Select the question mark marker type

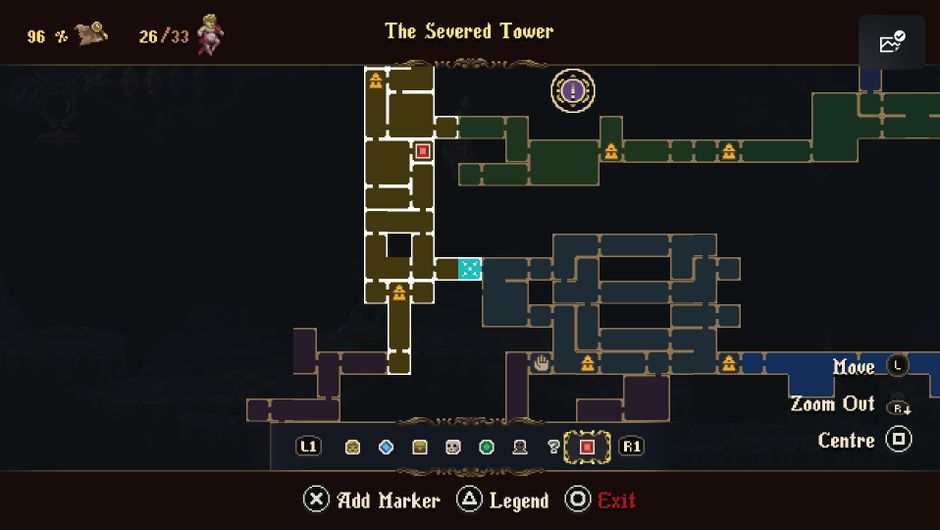point(553,447)
